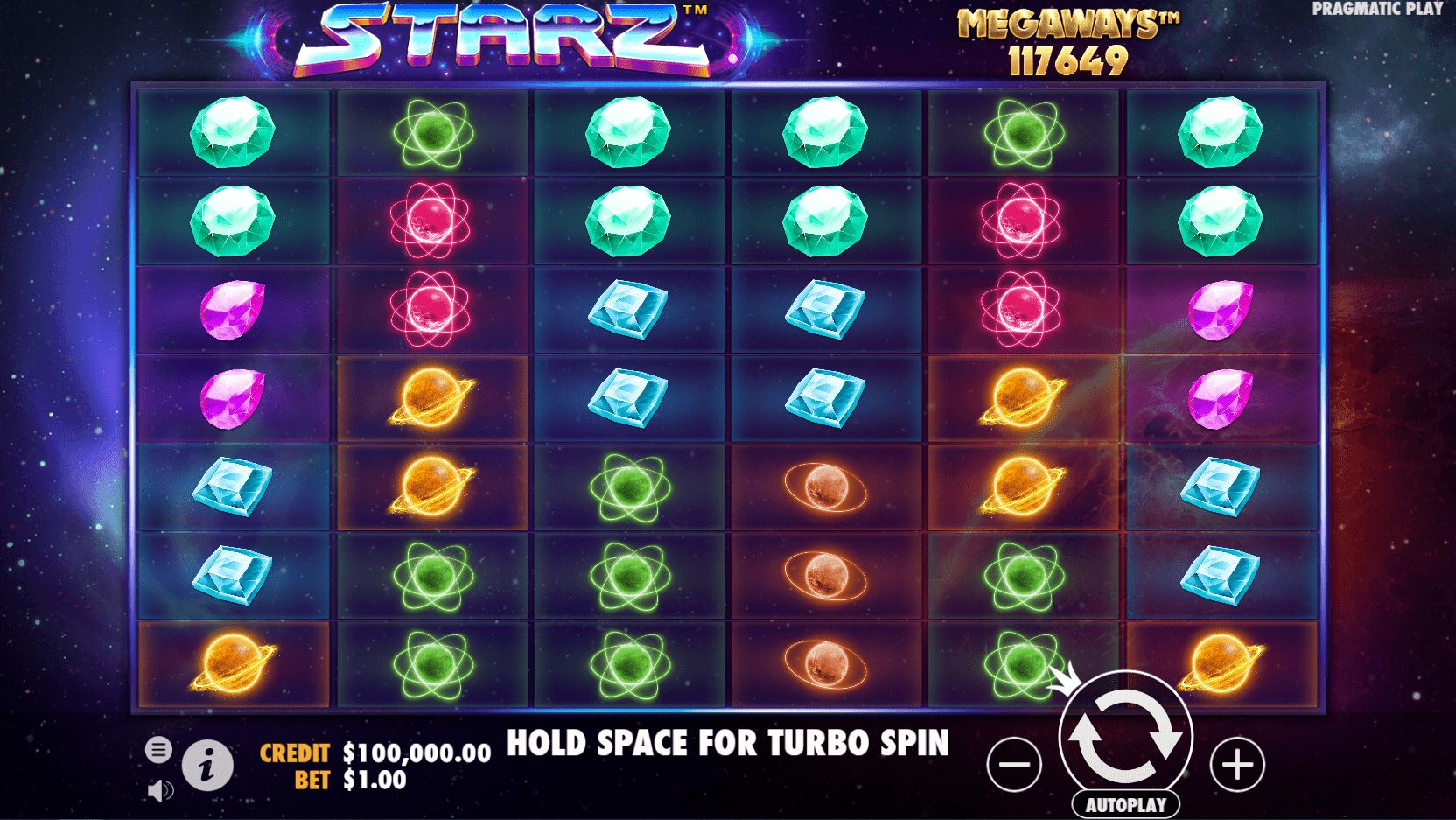Spin the reels with the circular arrows button
1456x820 pixels.
(x=1125, y=736)
